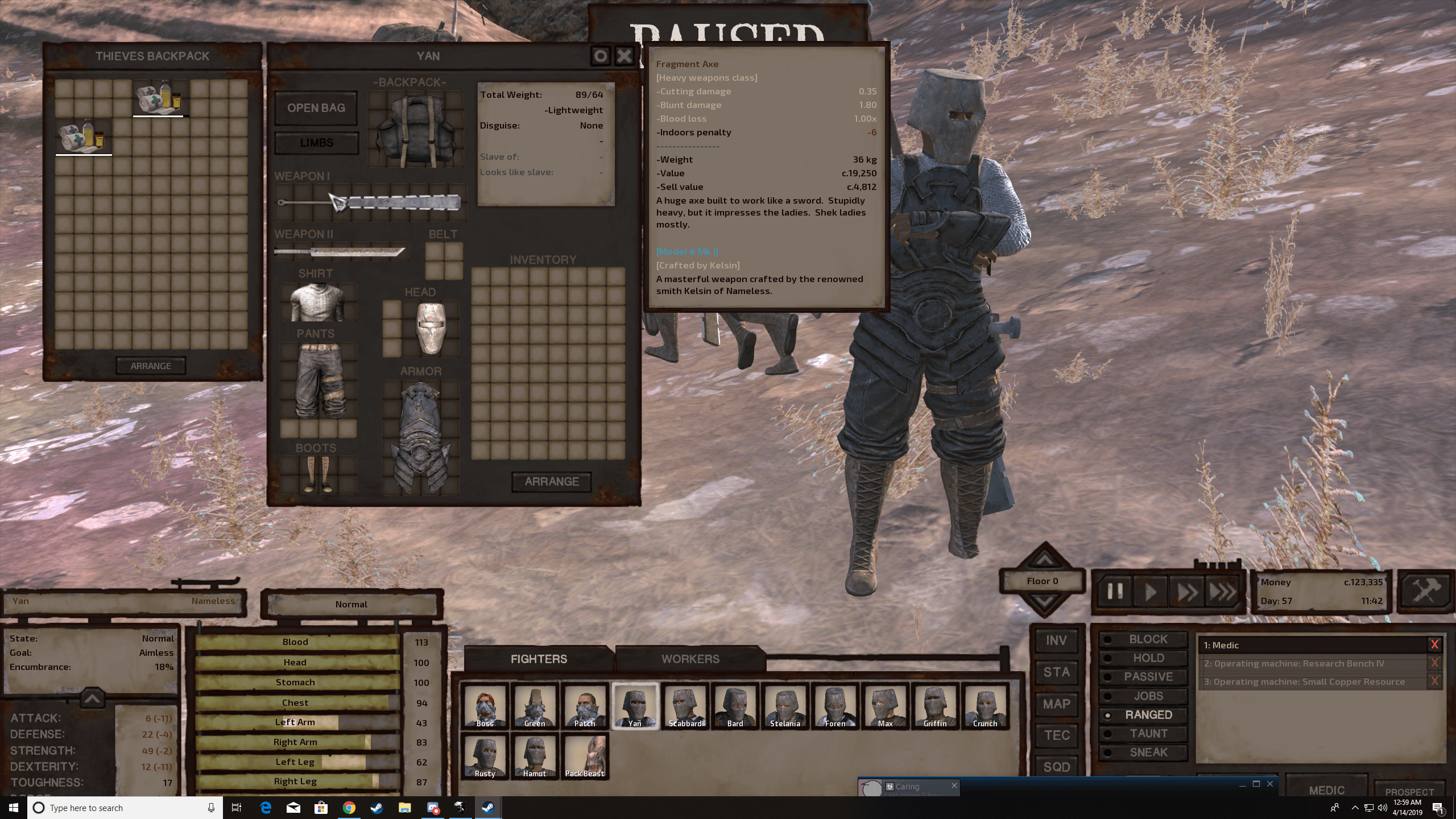Switch to the WORKERS tab
Screen dimensions: 1456x819
coord(690,659)
